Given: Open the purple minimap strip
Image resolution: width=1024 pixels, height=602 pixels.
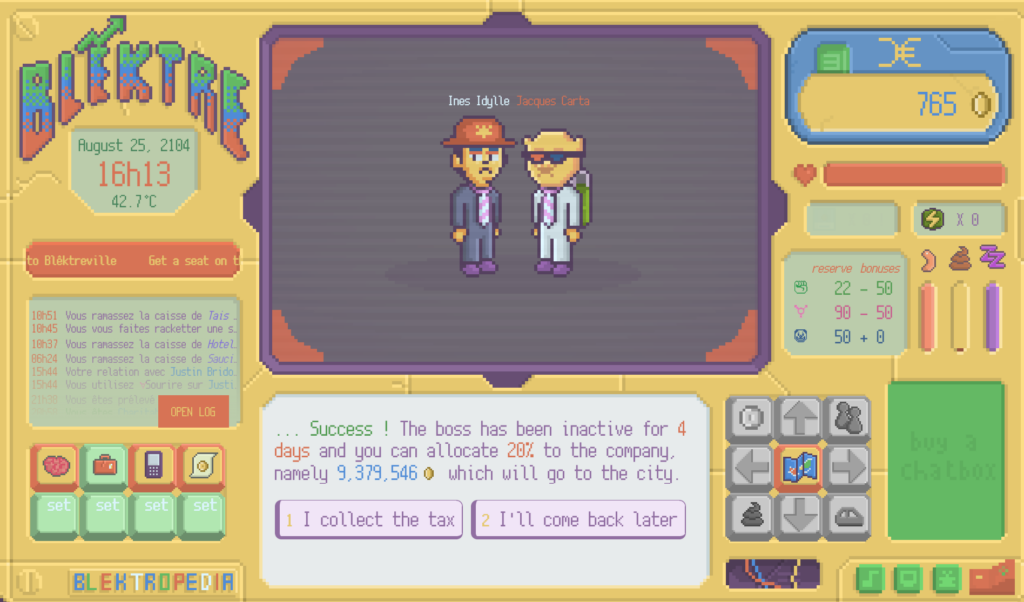Looking at the screenshot, I should pos(772,574).
